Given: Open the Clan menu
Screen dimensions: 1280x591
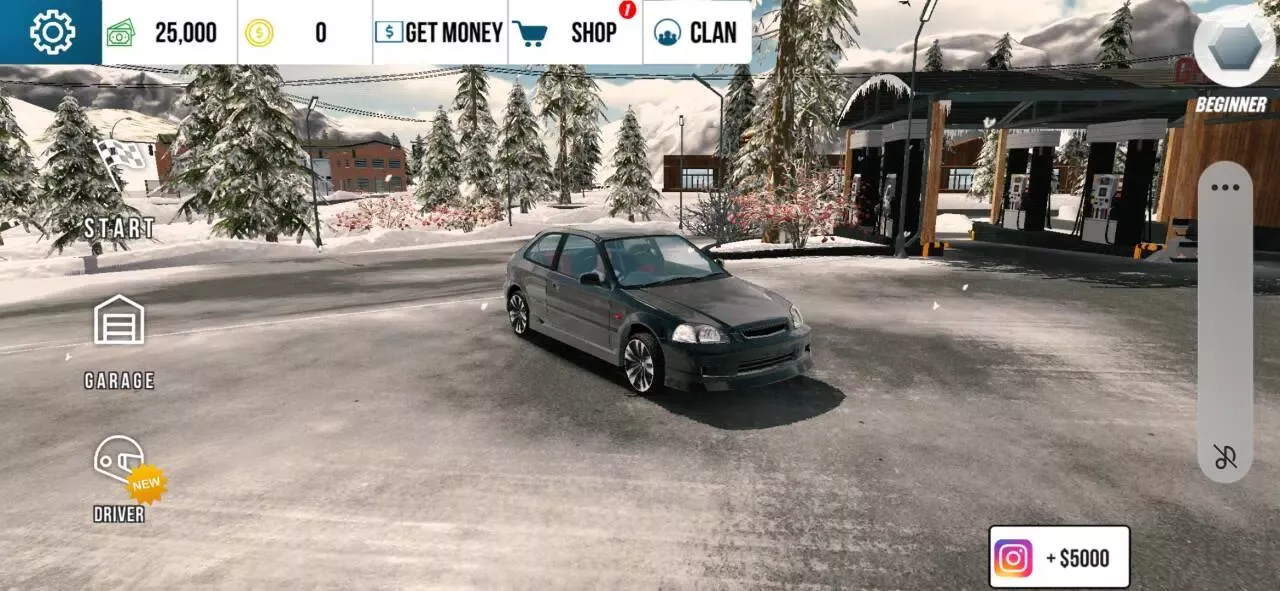Looking at the screenshot, I should 697,33.
